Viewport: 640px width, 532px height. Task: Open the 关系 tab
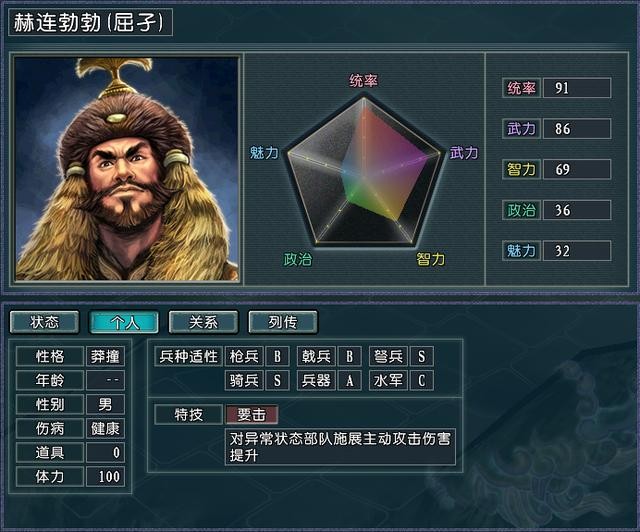203,322
